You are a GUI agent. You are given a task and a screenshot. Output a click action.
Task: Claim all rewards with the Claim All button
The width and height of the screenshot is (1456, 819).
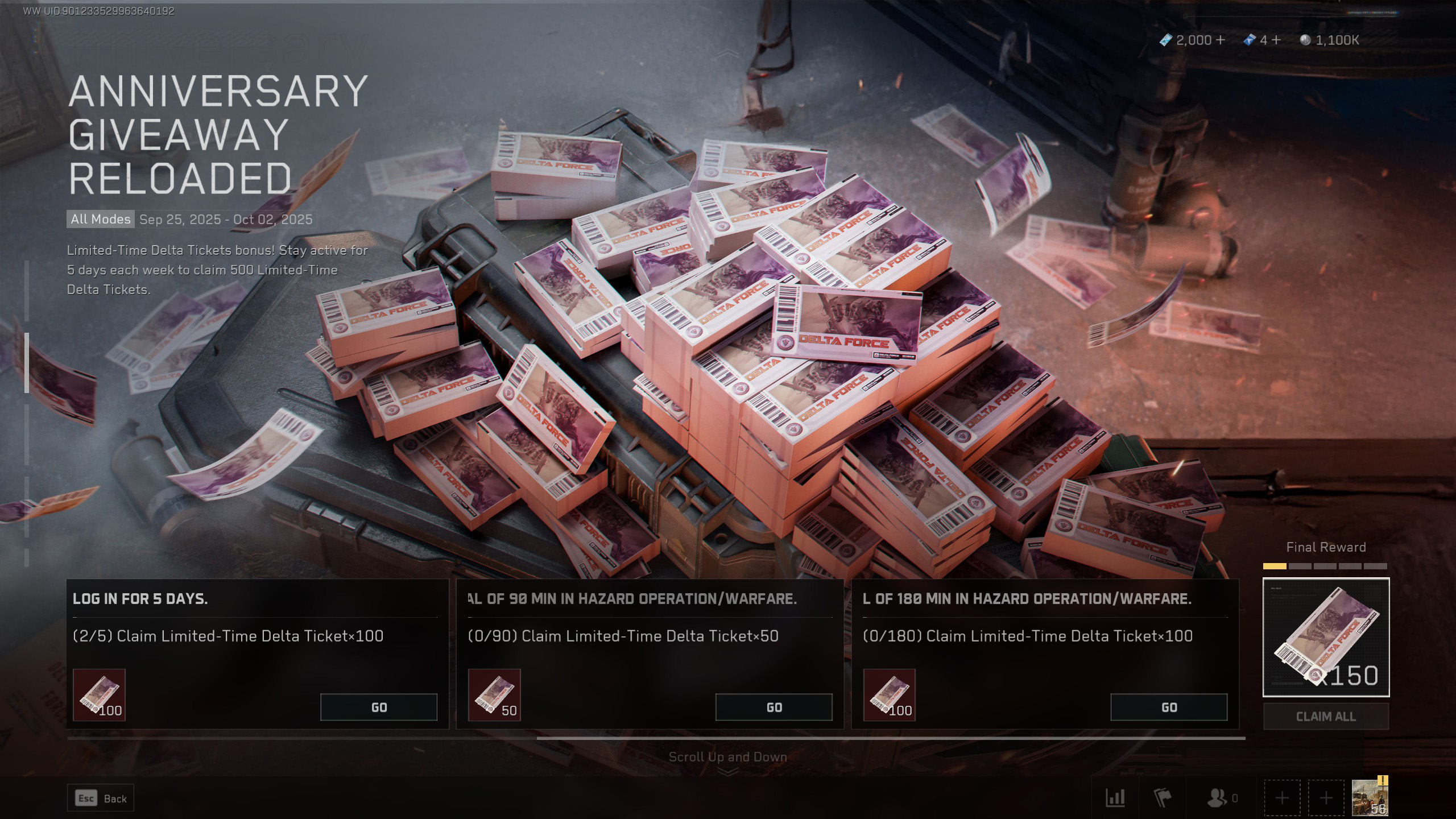1326,717
